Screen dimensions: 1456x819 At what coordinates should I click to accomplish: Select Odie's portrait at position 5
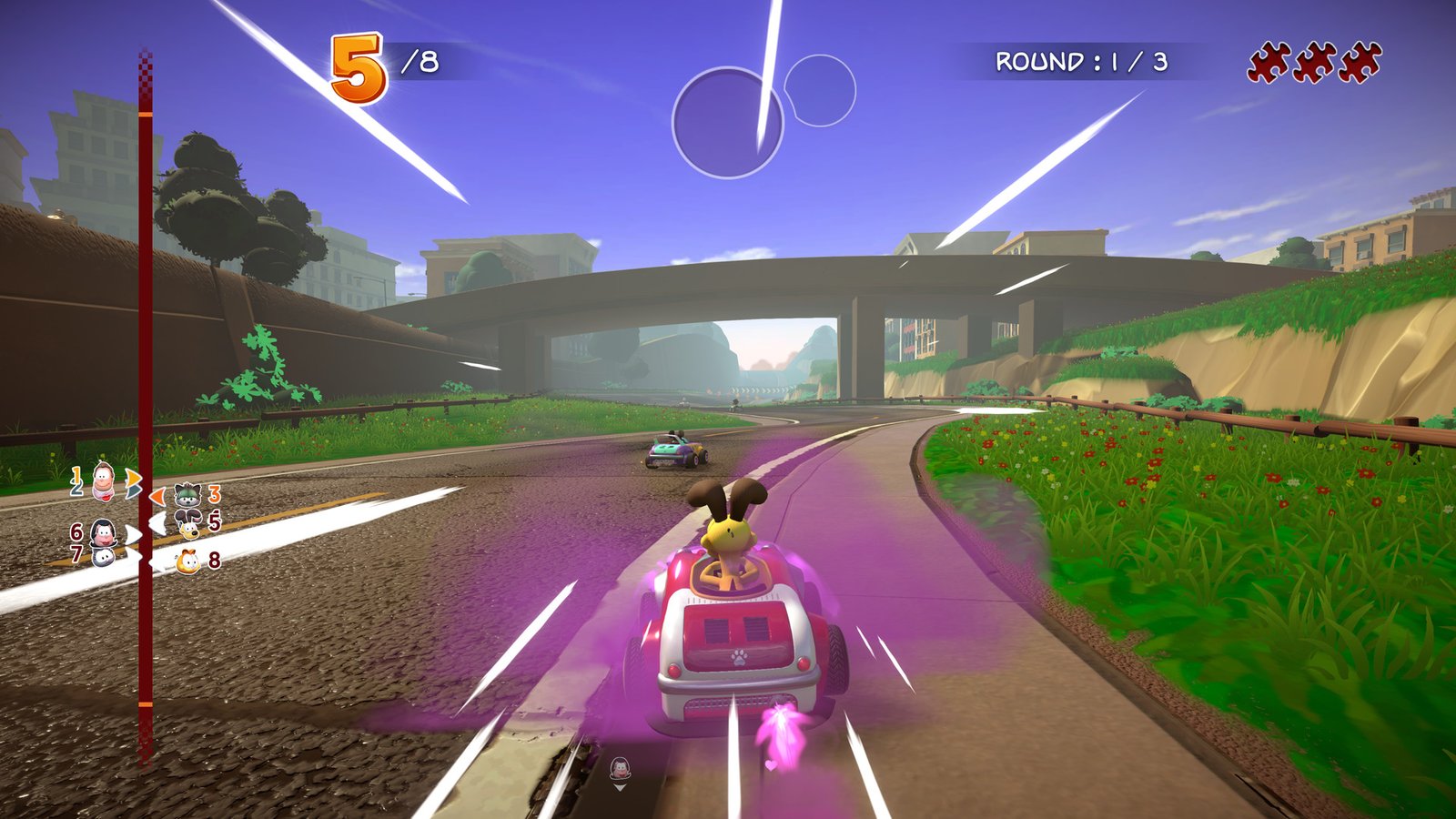(189, 523)
